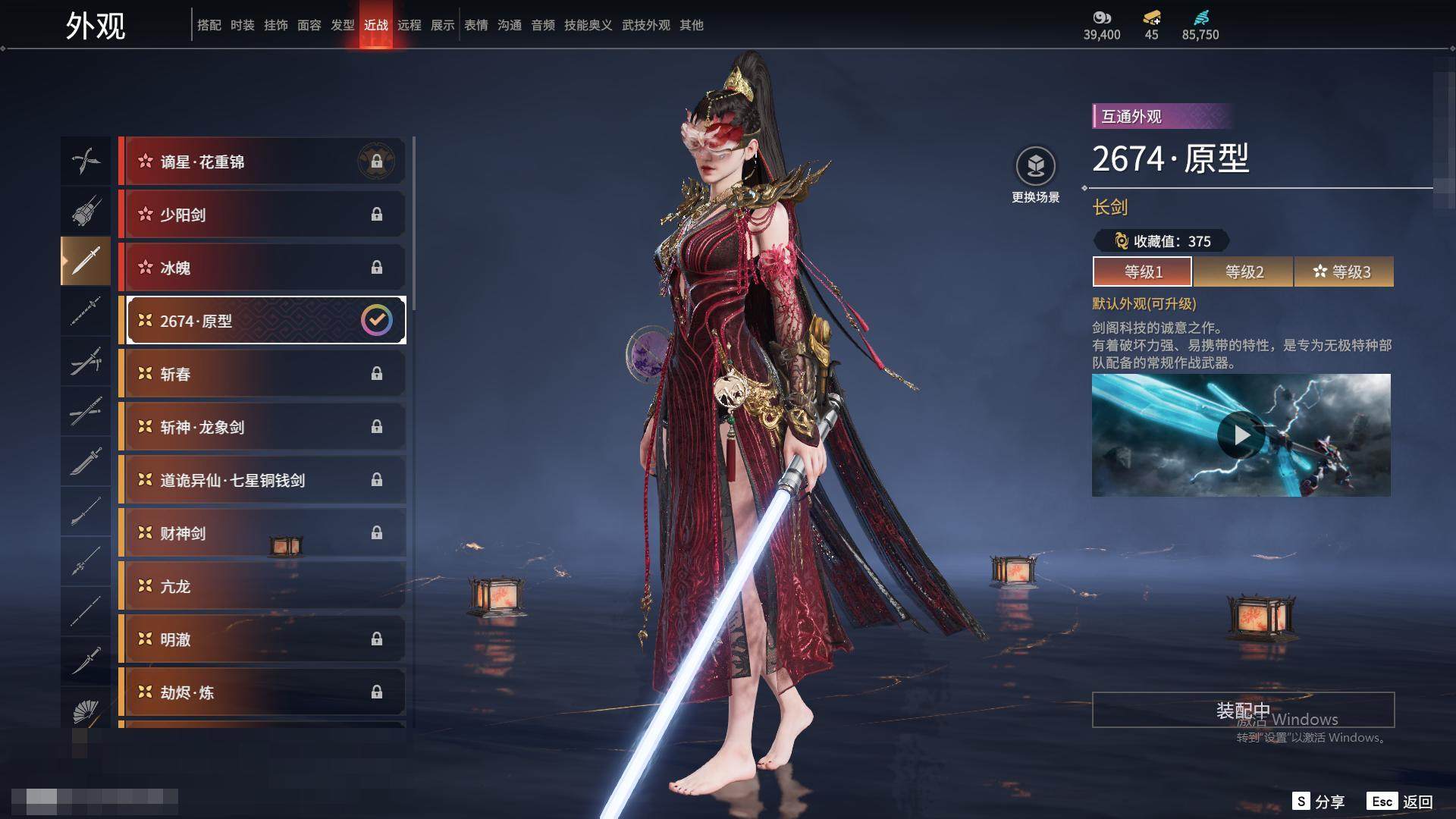This screenshot has height=819, width=1456.
Task: Play the weapon preview video
Action: (1241, 435)
